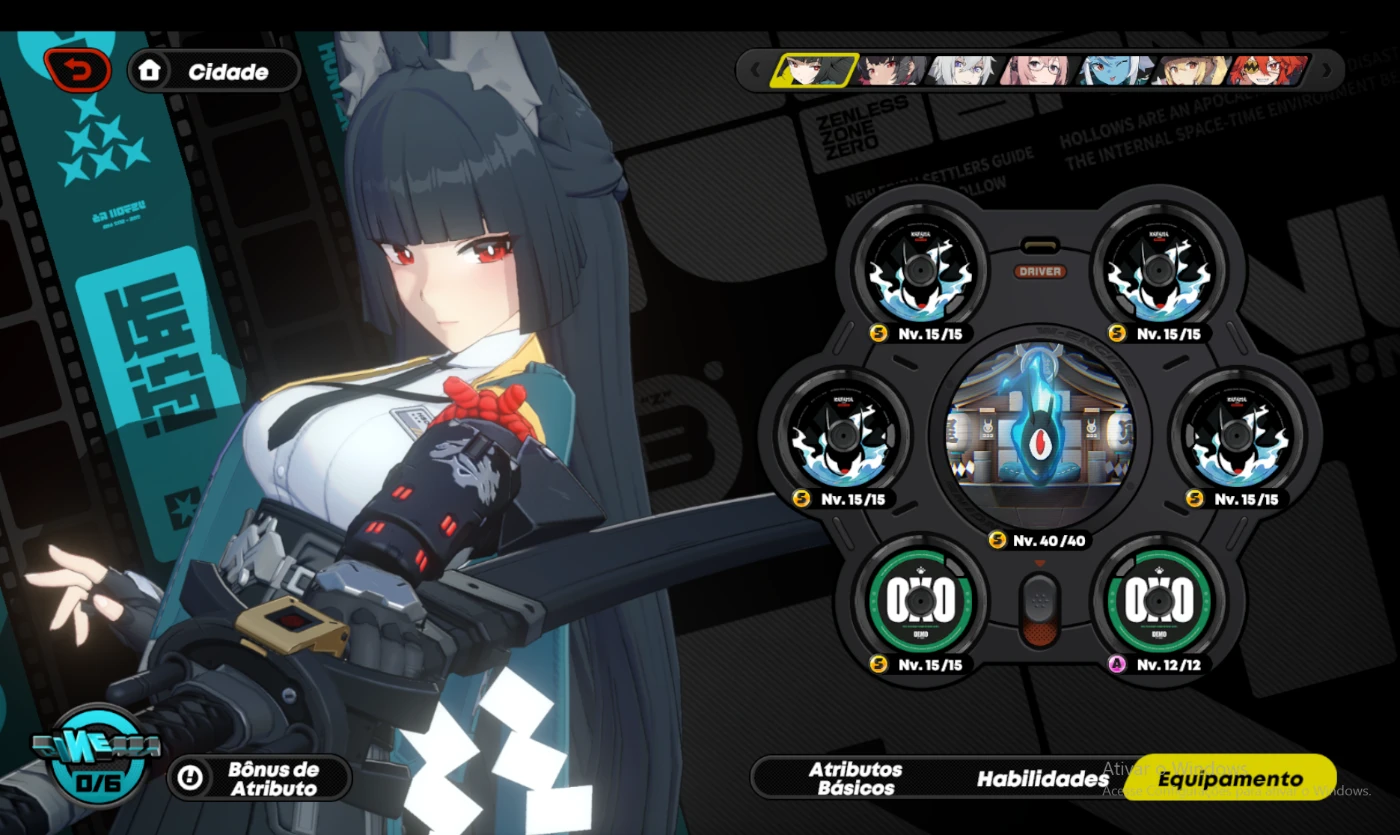Select the green disc with S-rank Nv. 15/15
This screenshot has height=835, width=1400.
pyautogui.click(x=918, y=601)
